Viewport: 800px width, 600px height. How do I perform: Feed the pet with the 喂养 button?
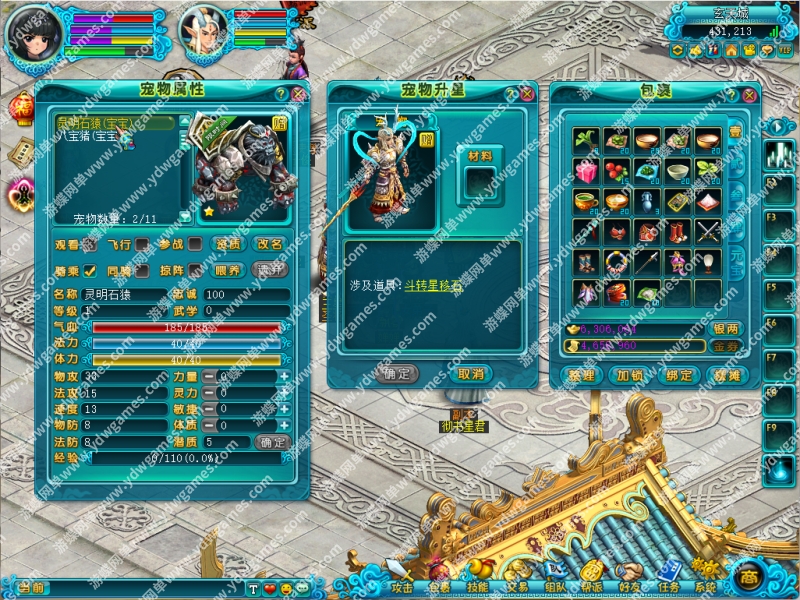pyautogui.click(x=228, y=270)
